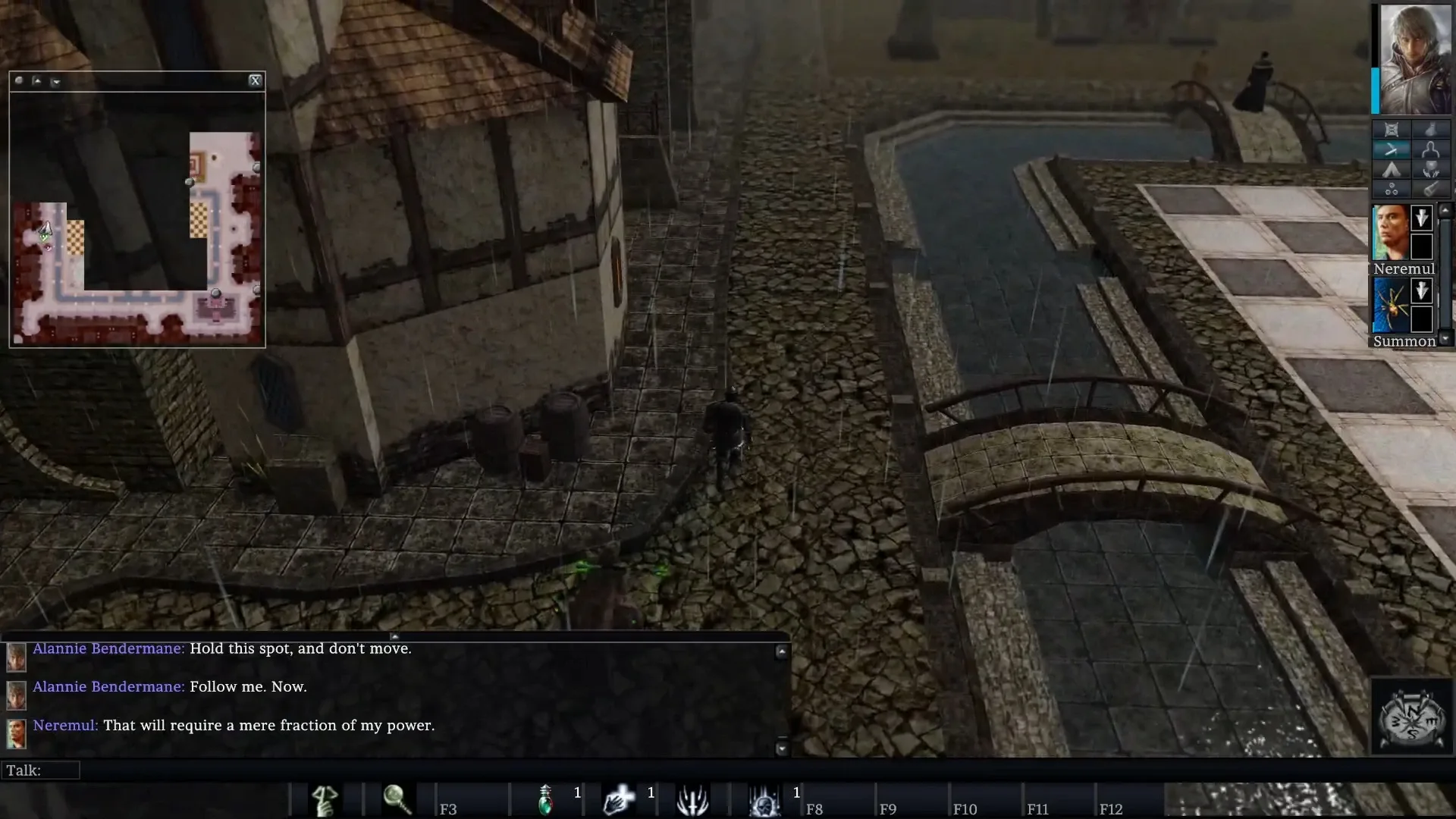Click the flag icon on minimap toolbar
1456x819 pixels.
click(36, 80)
